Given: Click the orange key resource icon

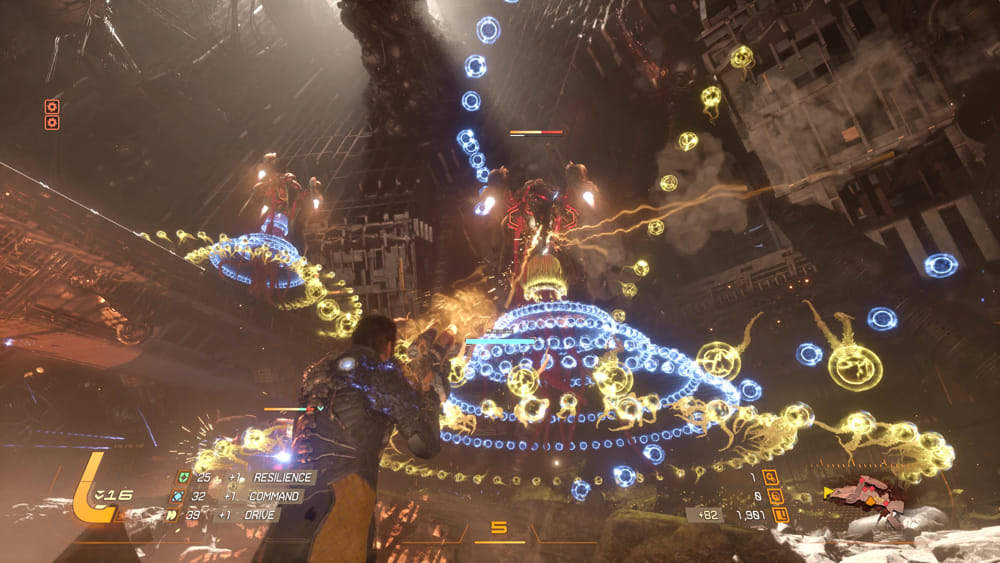Looking at the screenshot, I should (770, 478).
